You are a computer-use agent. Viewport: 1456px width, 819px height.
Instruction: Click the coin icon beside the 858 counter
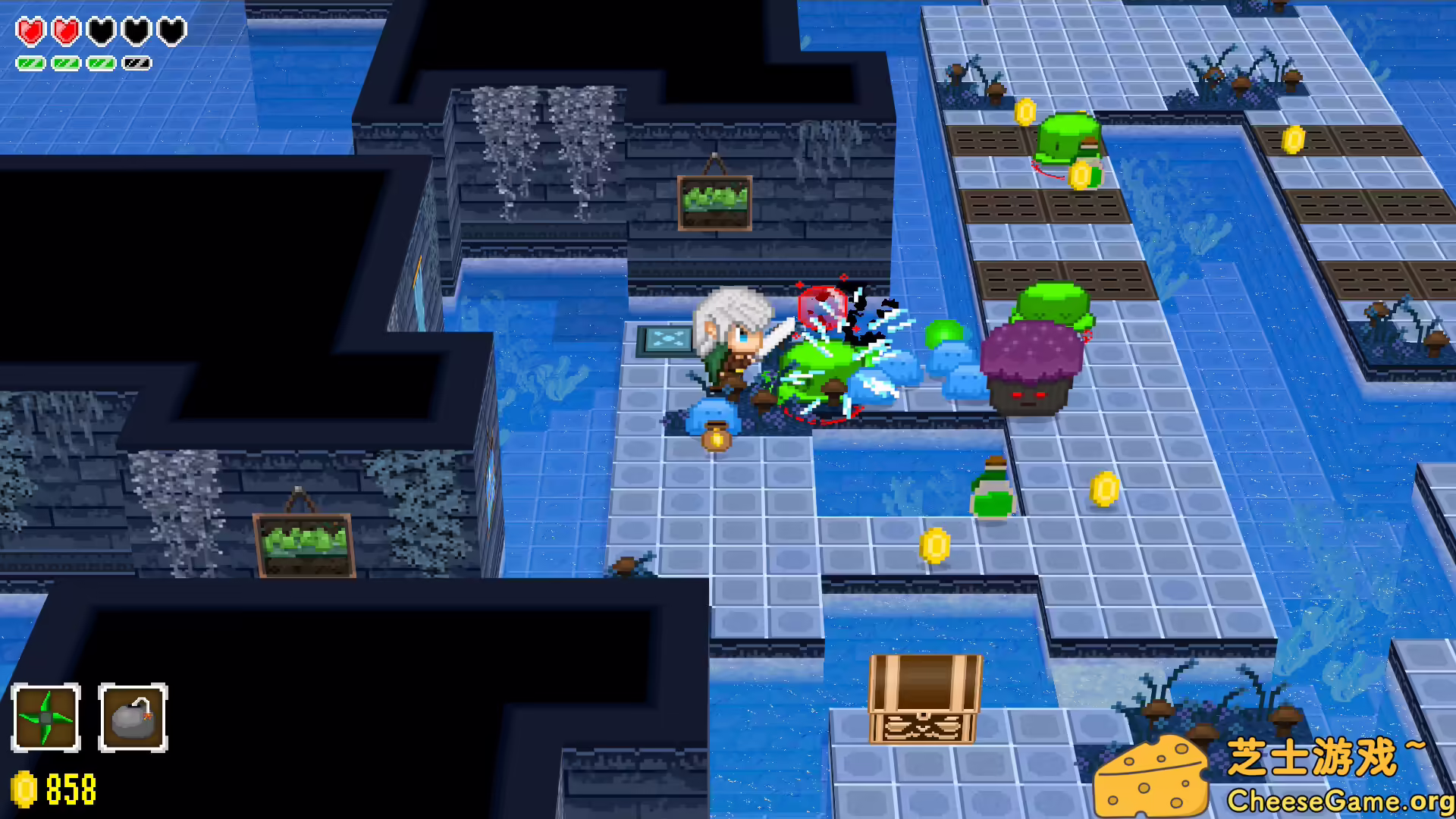[x=22, y=789]
